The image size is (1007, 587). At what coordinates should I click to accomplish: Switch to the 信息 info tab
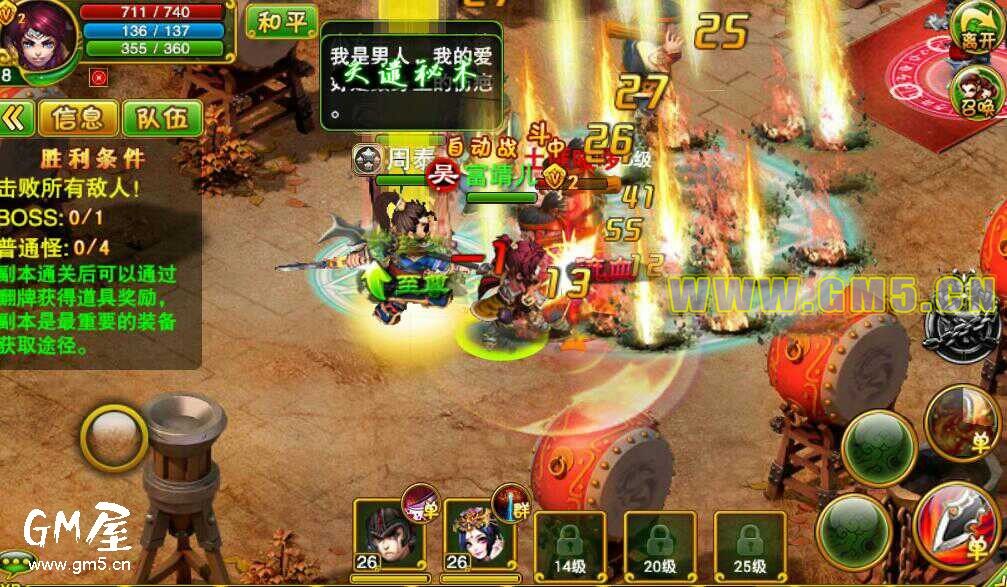[x=78, y=118]
